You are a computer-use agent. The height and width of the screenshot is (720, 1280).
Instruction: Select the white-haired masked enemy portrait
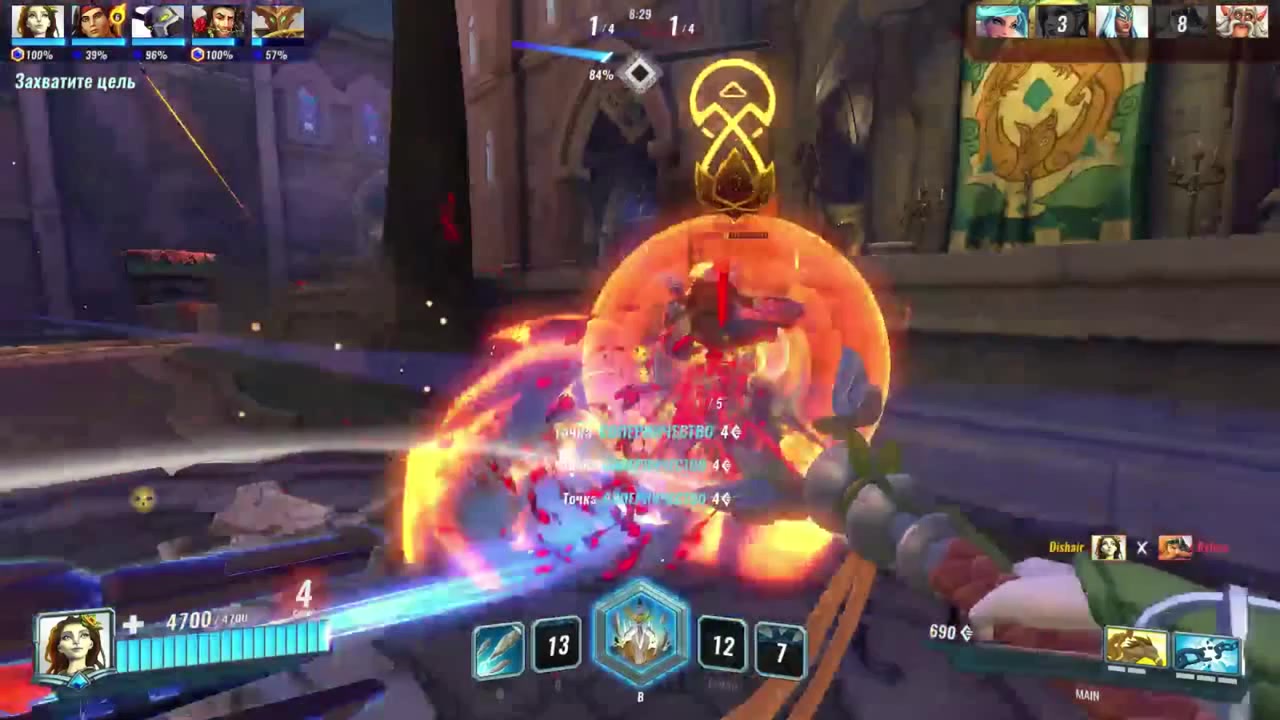tap(1121, 22)
